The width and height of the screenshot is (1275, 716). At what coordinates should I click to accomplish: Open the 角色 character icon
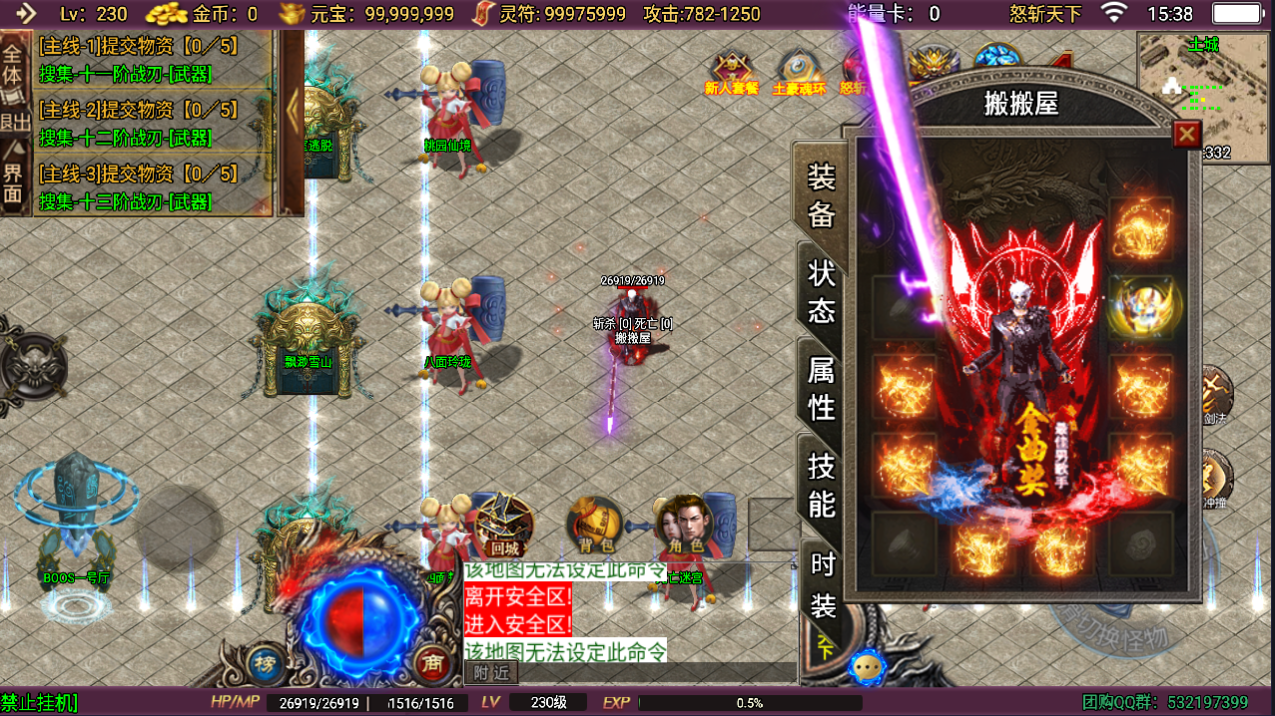[684, 524]
